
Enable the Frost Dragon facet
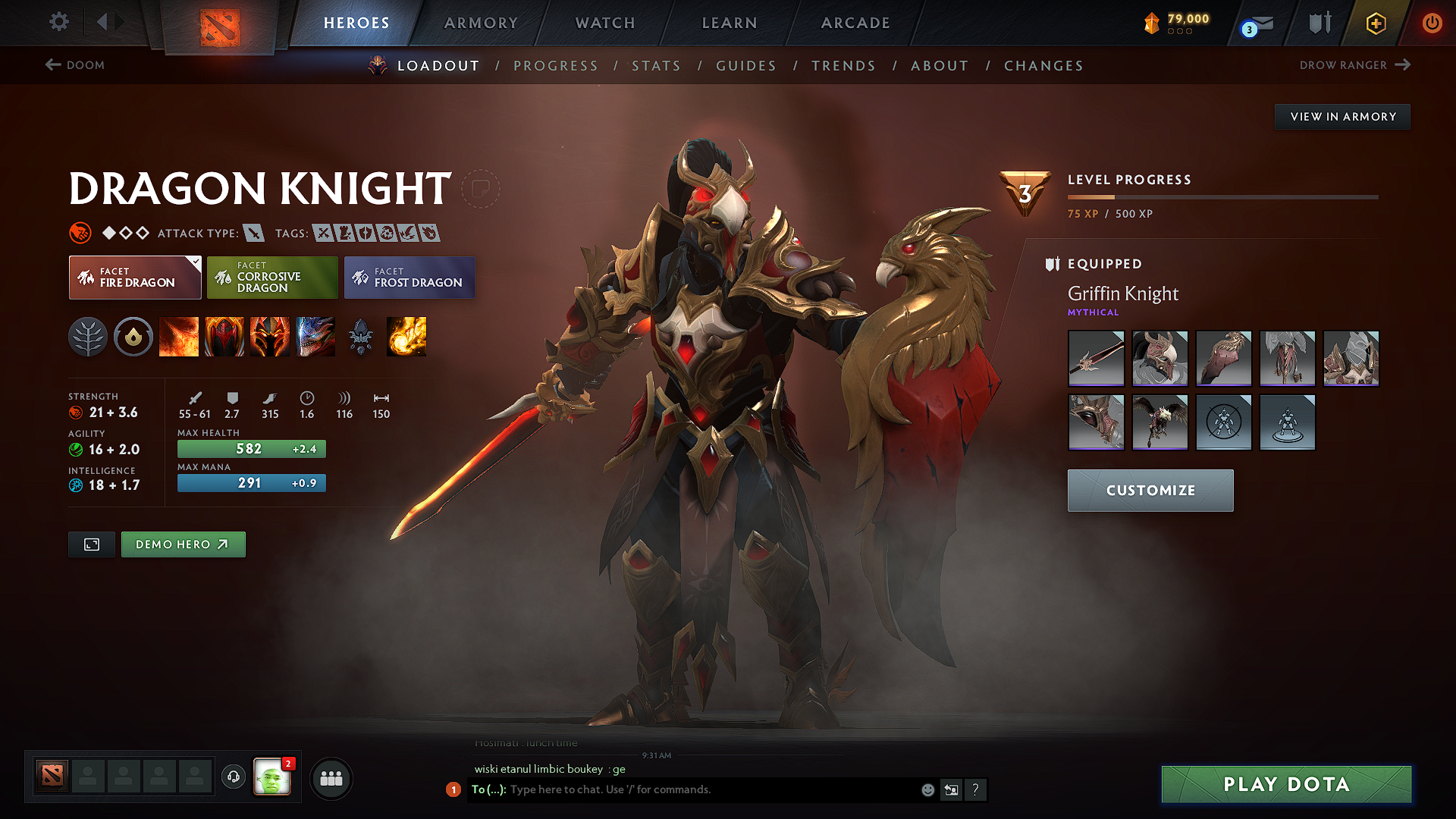(409, 278)
